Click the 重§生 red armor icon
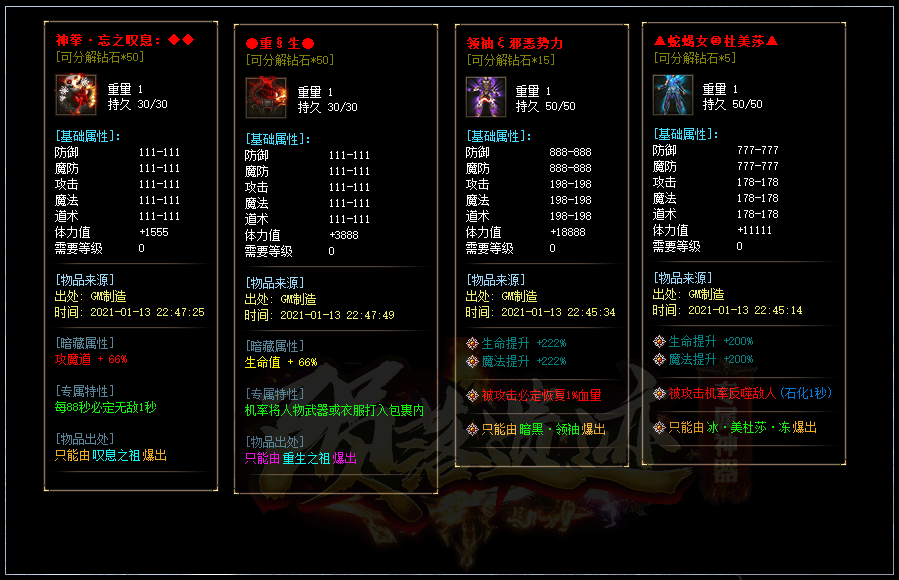The height and width of the screenshot is (580, 899). [x=266, y=98]
